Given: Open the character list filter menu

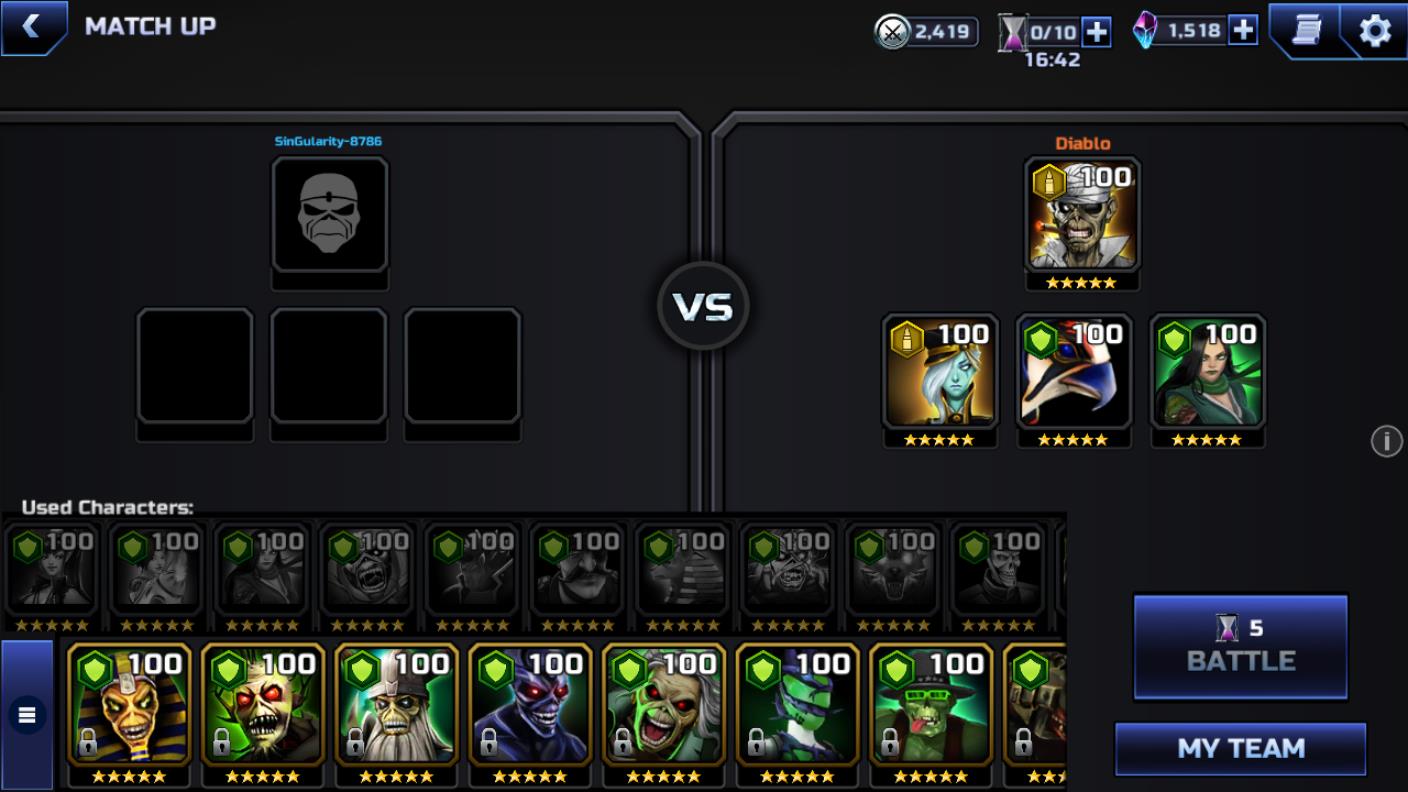Looking at the screenshot, I should coord(27,714).
